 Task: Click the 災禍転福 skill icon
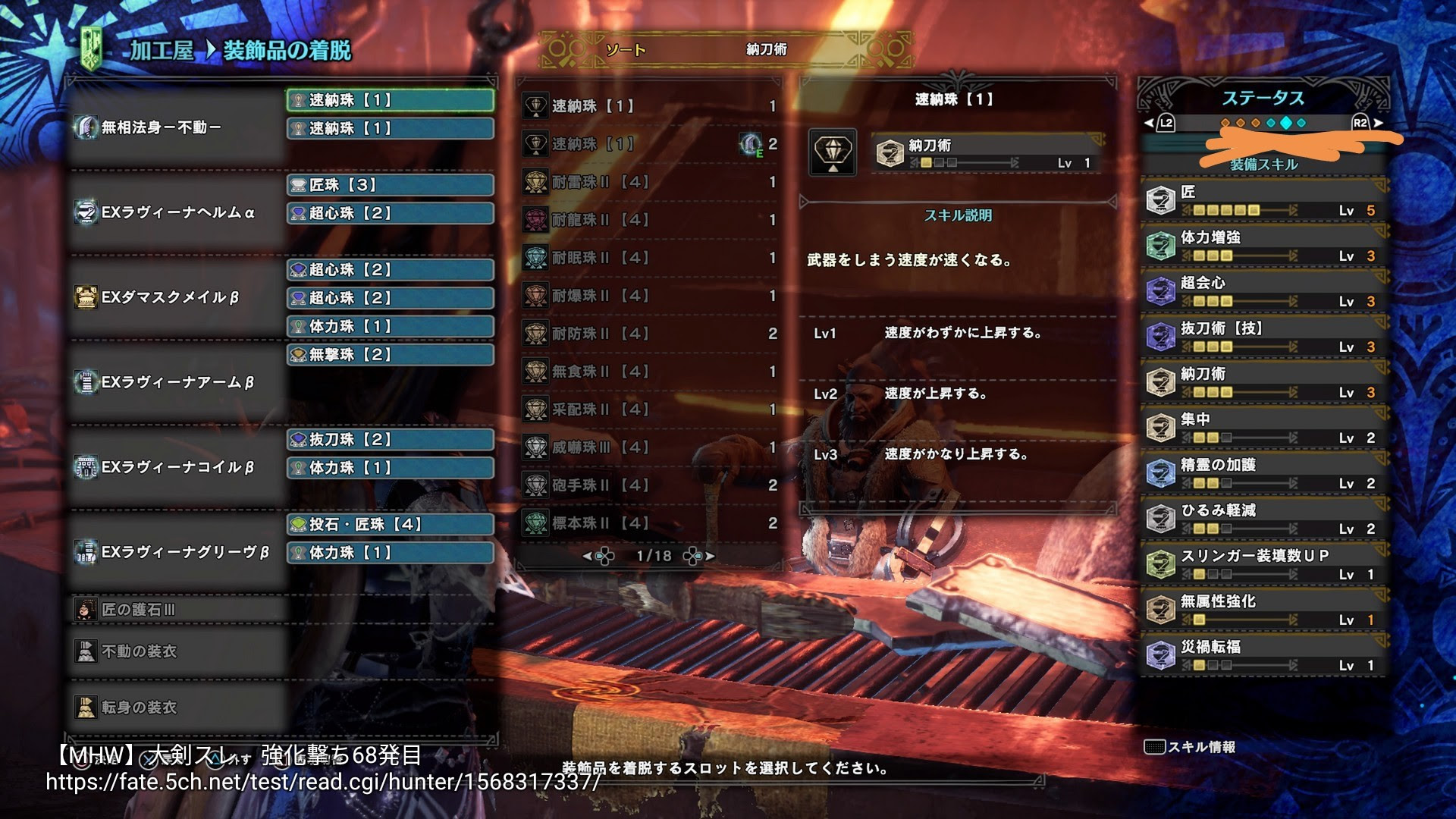[x=1161, y=654]
